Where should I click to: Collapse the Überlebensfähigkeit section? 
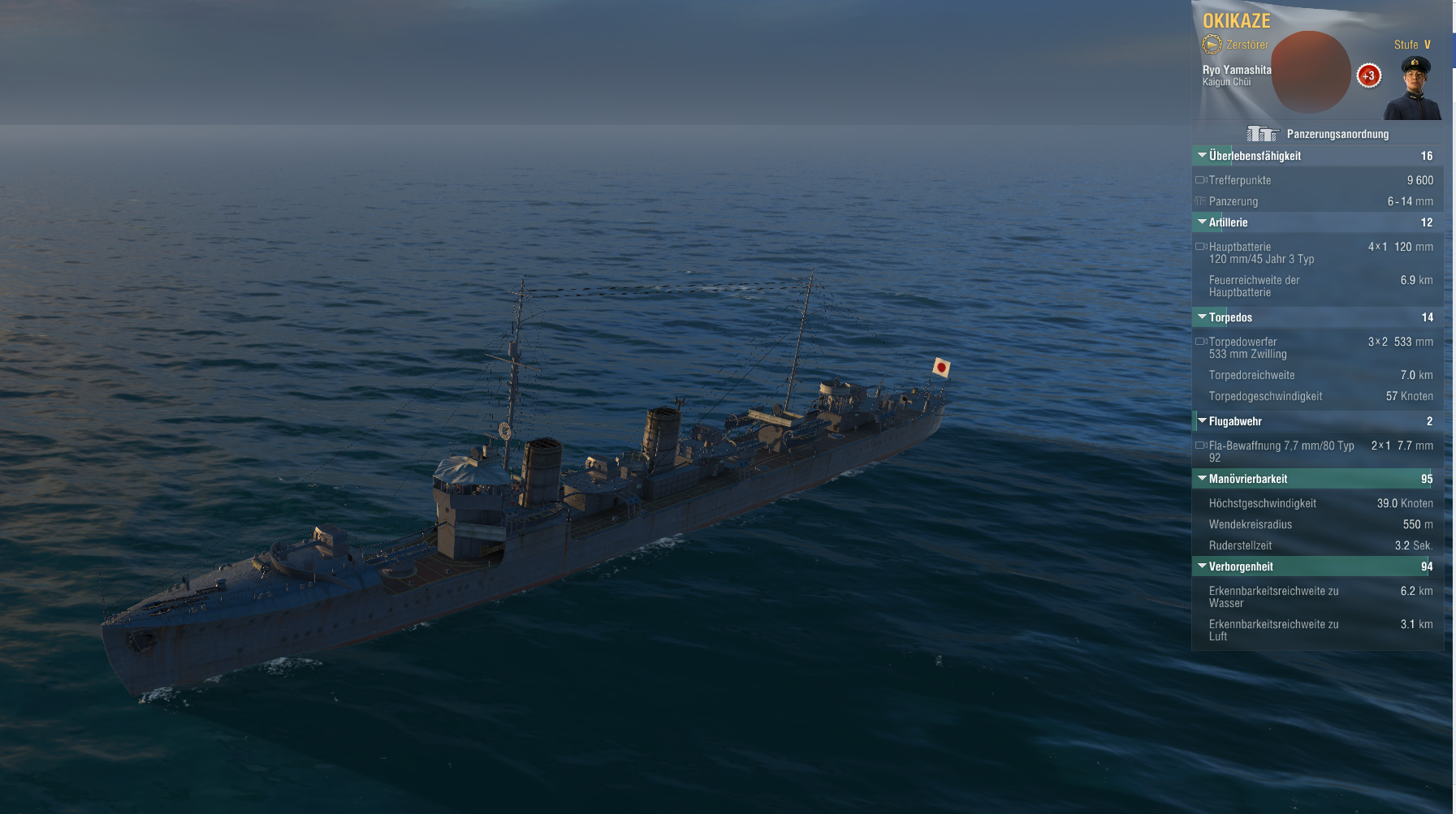[x=1203, y=155]
